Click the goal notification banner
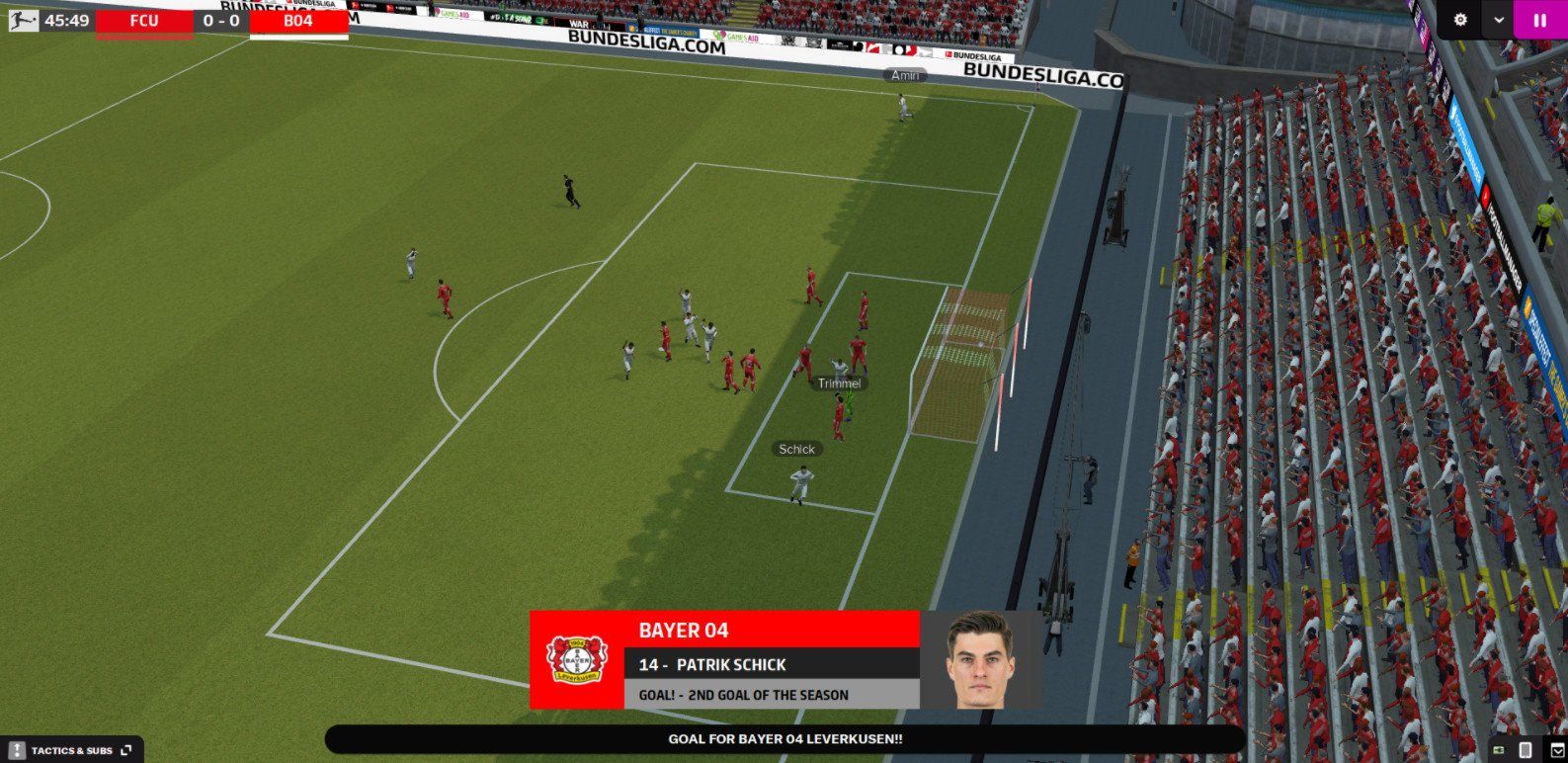1568x763 pixels. [x=784, y=737]
